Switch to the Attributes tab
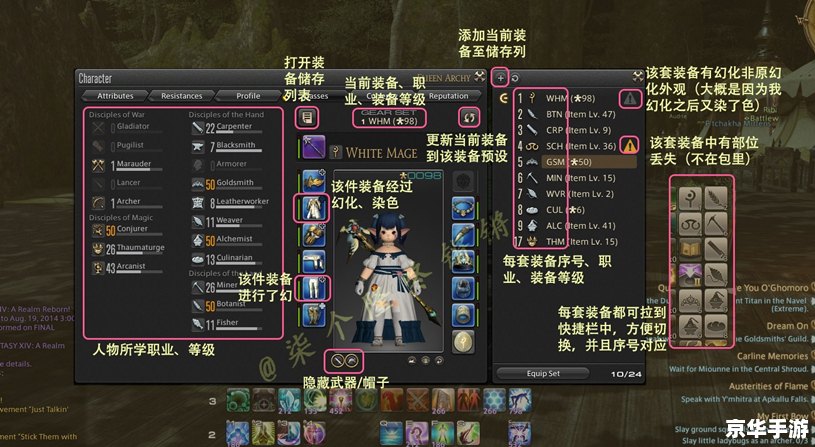 [115, 96]
